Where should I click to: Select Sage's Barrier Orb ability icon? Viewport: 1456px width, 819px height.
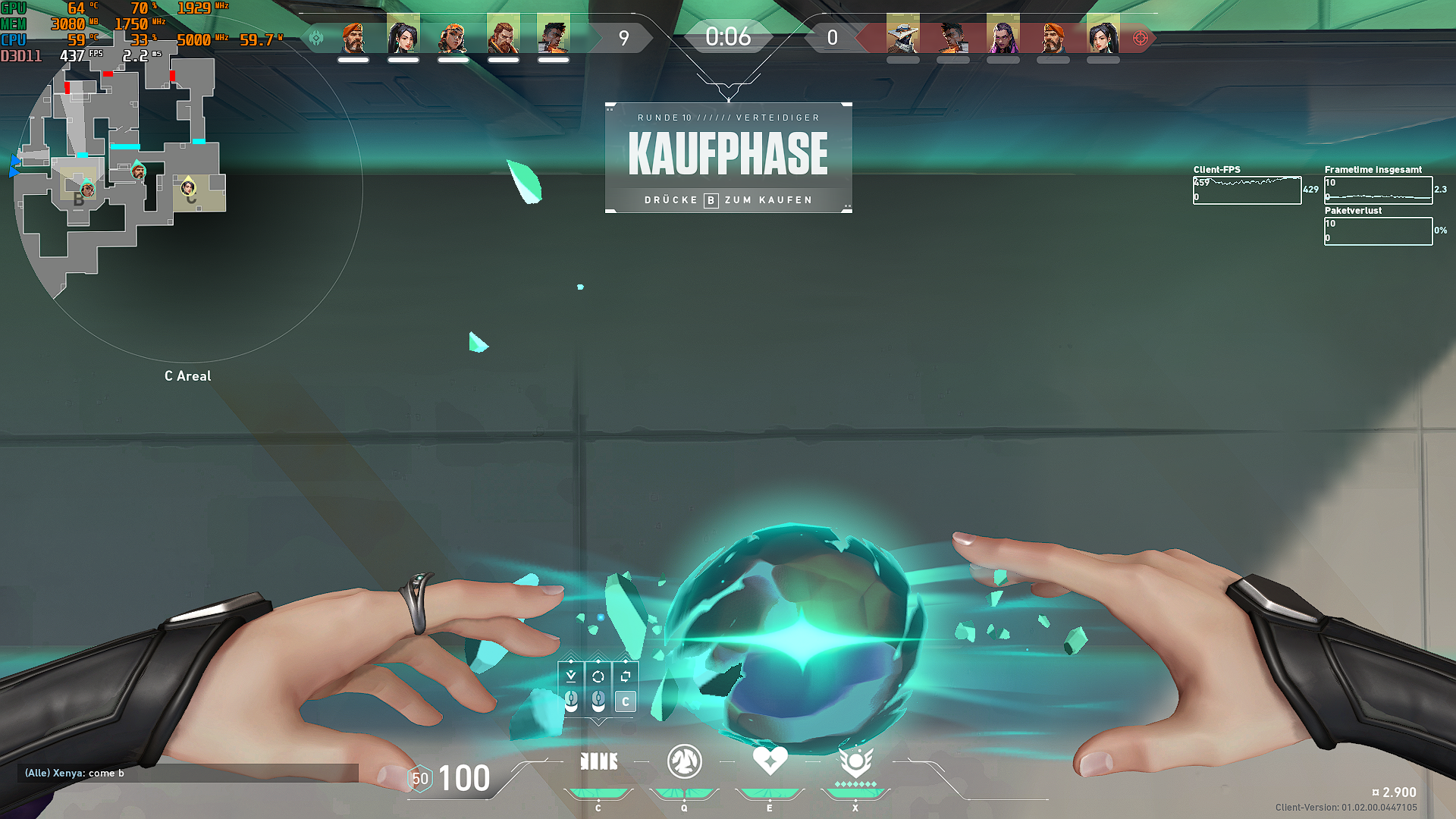point(598,762)
